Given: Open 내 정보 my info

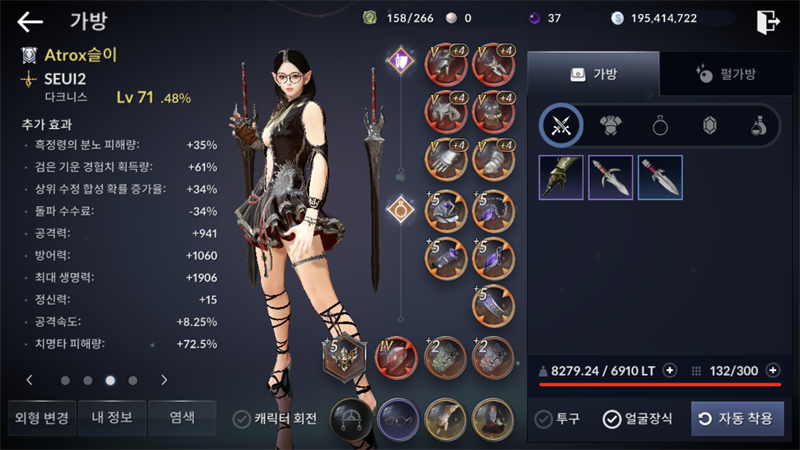Looking at the screenshot, I should click(110, 417).
